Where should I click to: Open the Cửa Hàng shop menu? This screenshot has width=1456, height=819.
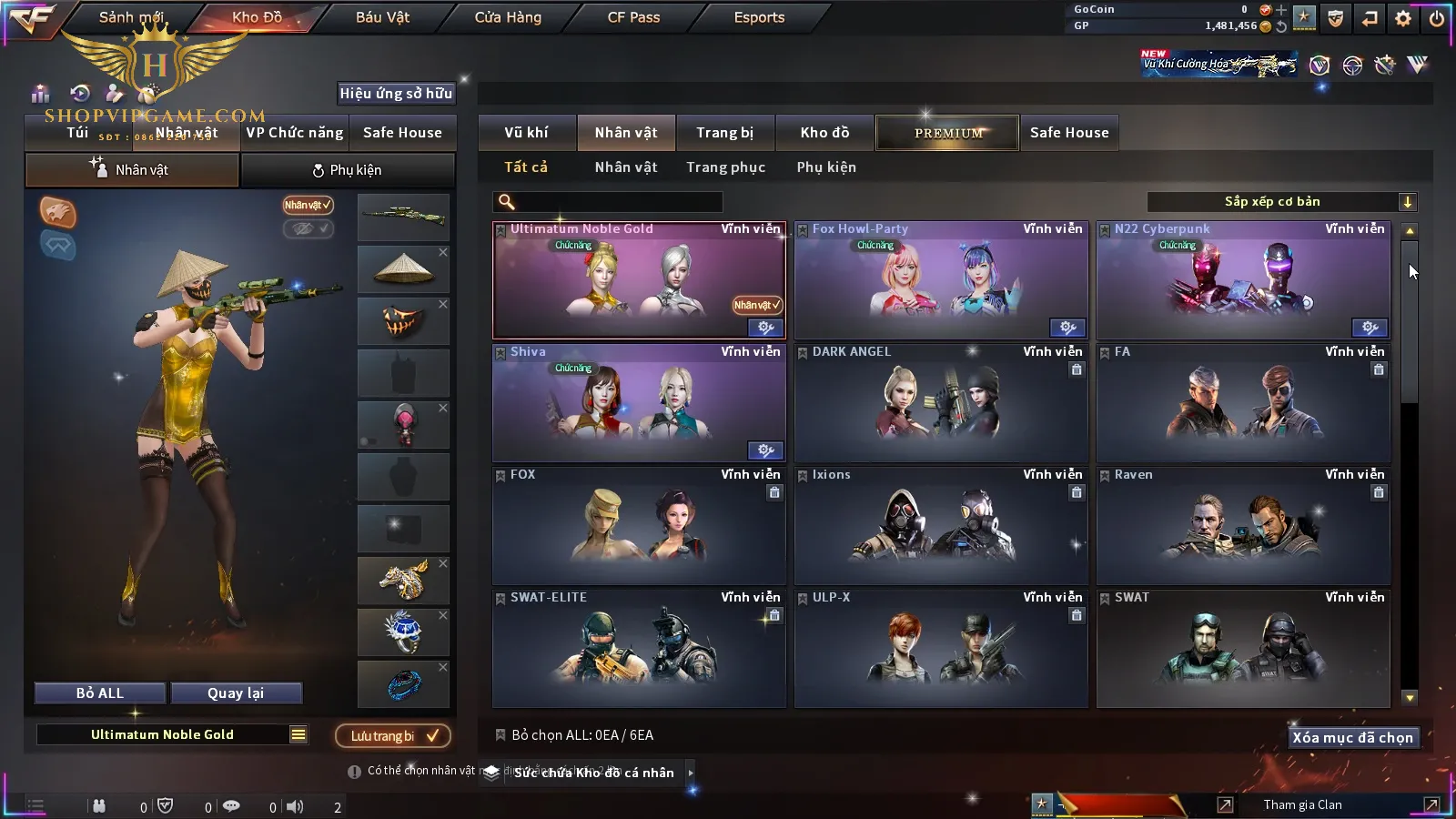tap(508, 17)
